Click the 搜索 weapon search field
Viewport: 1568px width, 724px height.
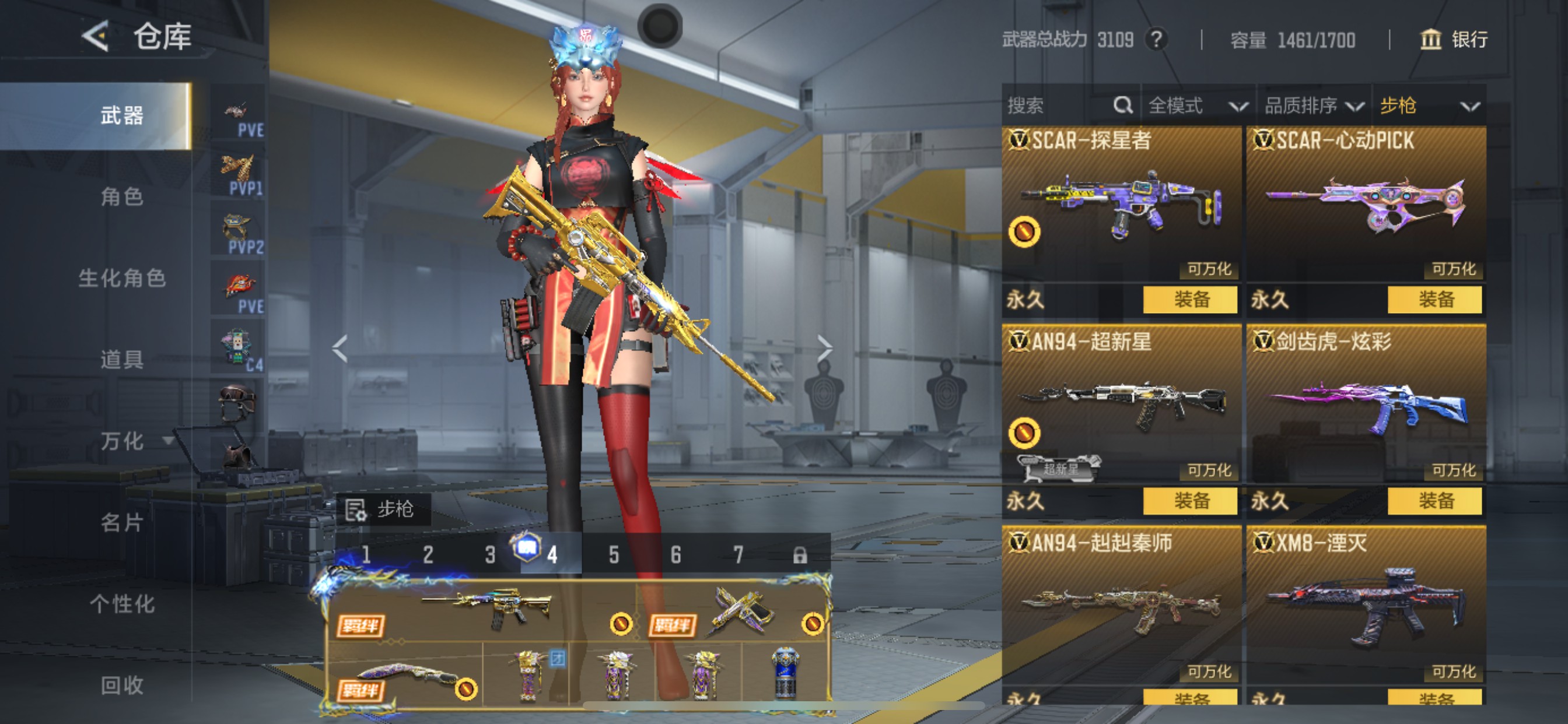pyautogui.click(x=1059, y=106)
